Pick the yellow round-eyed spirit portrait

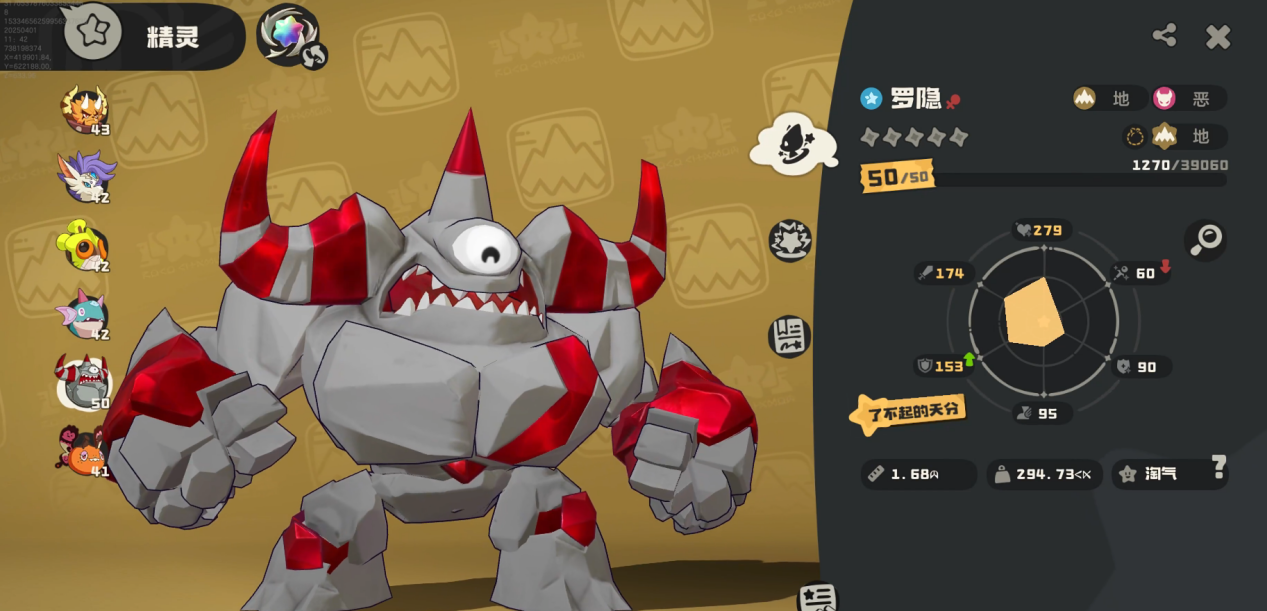84,245
